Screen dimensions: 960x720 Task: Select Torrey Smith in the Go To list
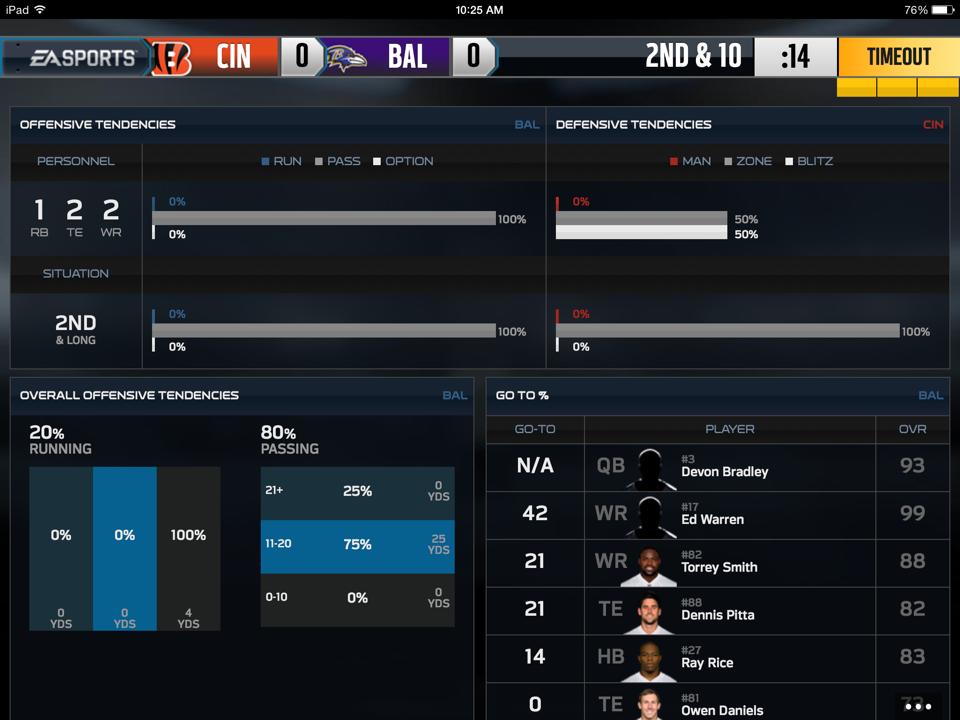point(717,562)
